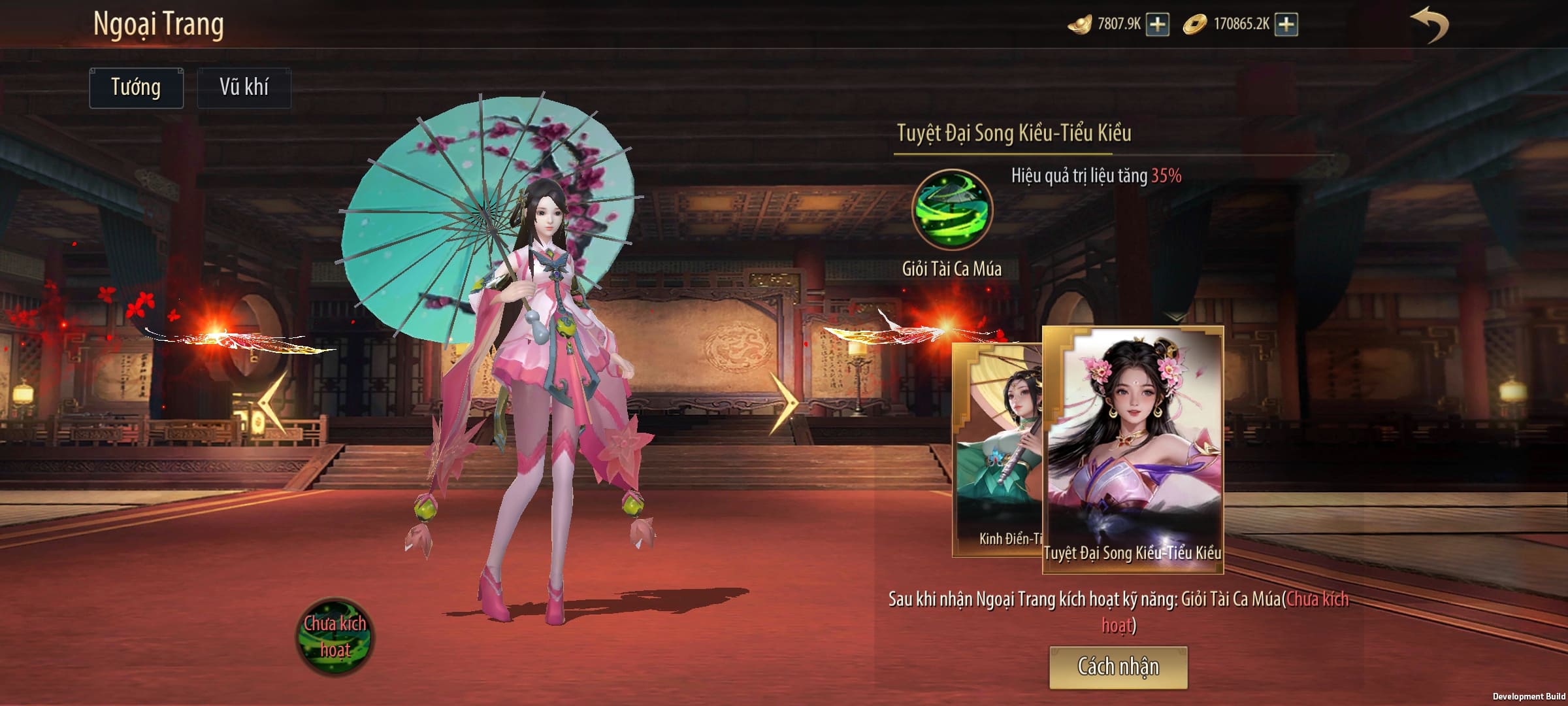This screenshot has width=1568, height=706.
Task: View the Giỏi Tài Ca Múa skill icon
Action: (x=952, y=210)
